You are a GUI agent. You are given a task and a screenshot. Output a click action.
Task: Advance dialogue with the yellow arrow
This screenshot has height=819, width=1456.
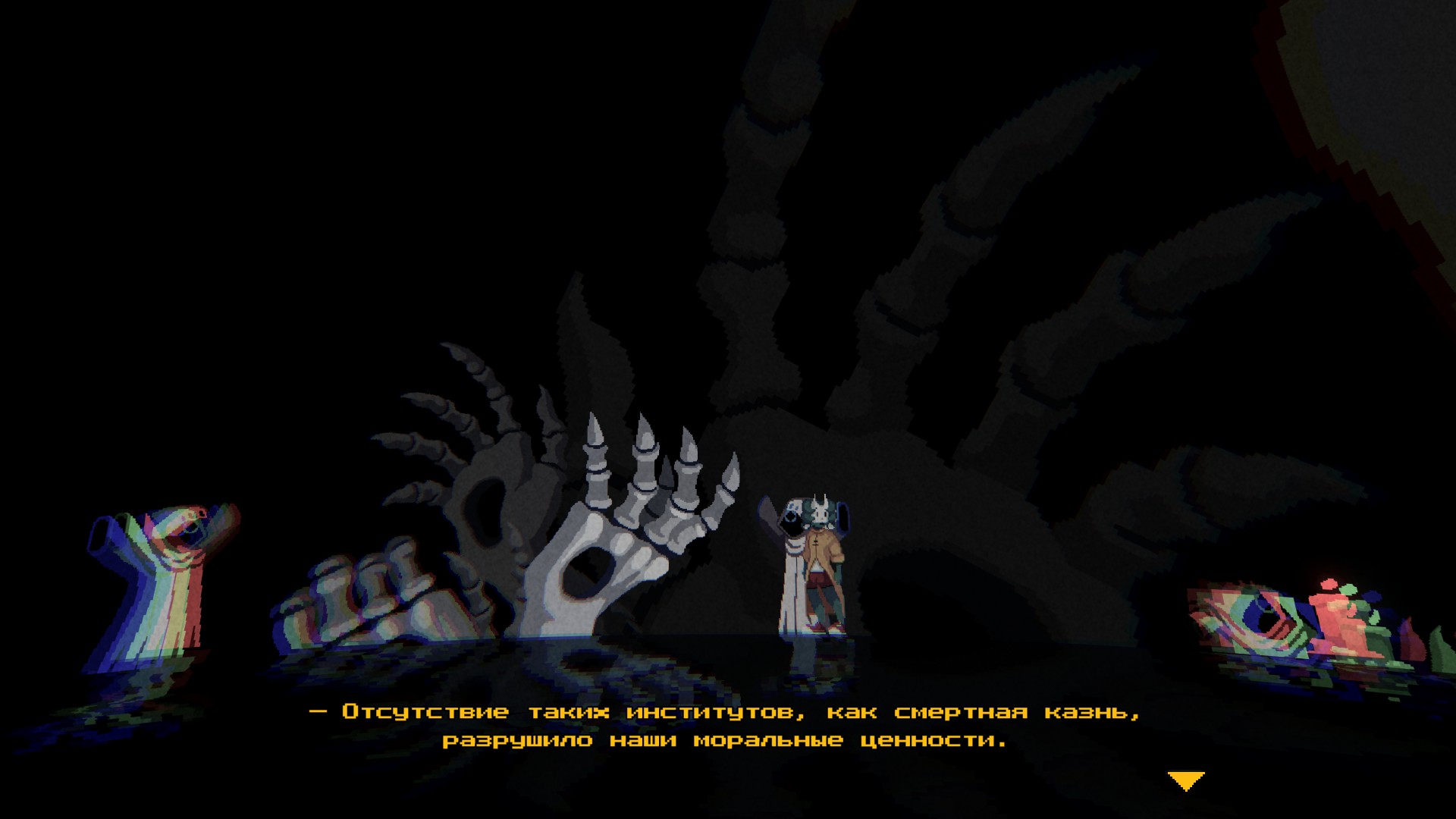(1186, 780)
